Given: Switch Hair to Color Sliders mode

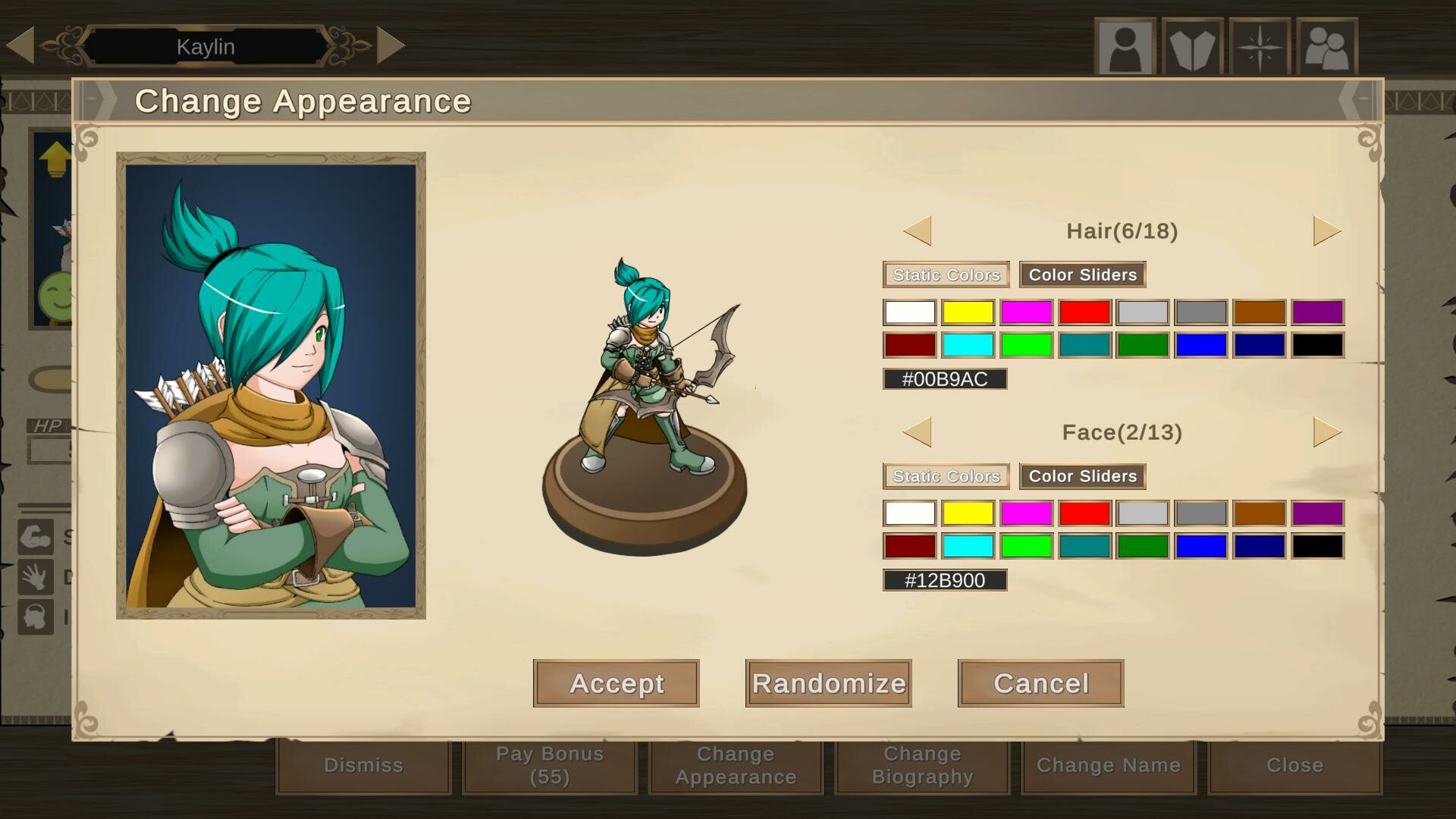Looking at the screenshot, I should 1082,275.
